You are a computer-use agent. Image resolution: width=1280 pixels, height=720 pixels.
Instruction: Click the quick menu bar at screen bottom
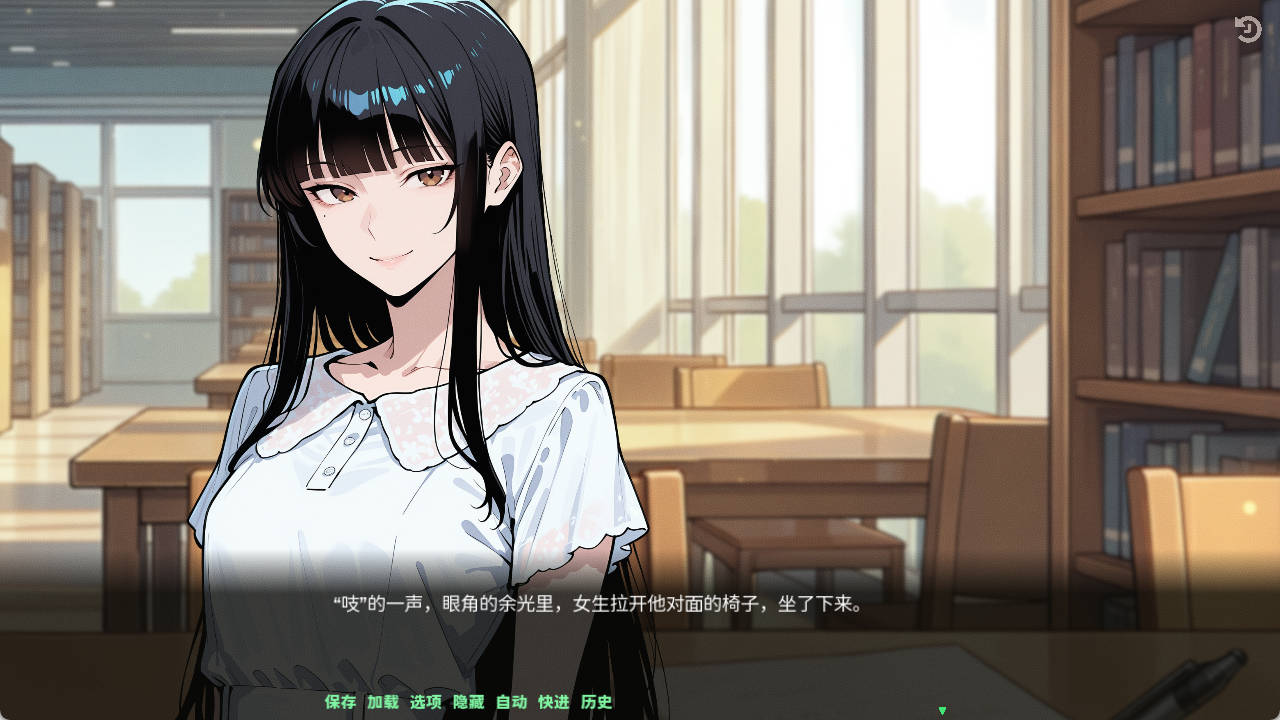[x=466, y=703]
